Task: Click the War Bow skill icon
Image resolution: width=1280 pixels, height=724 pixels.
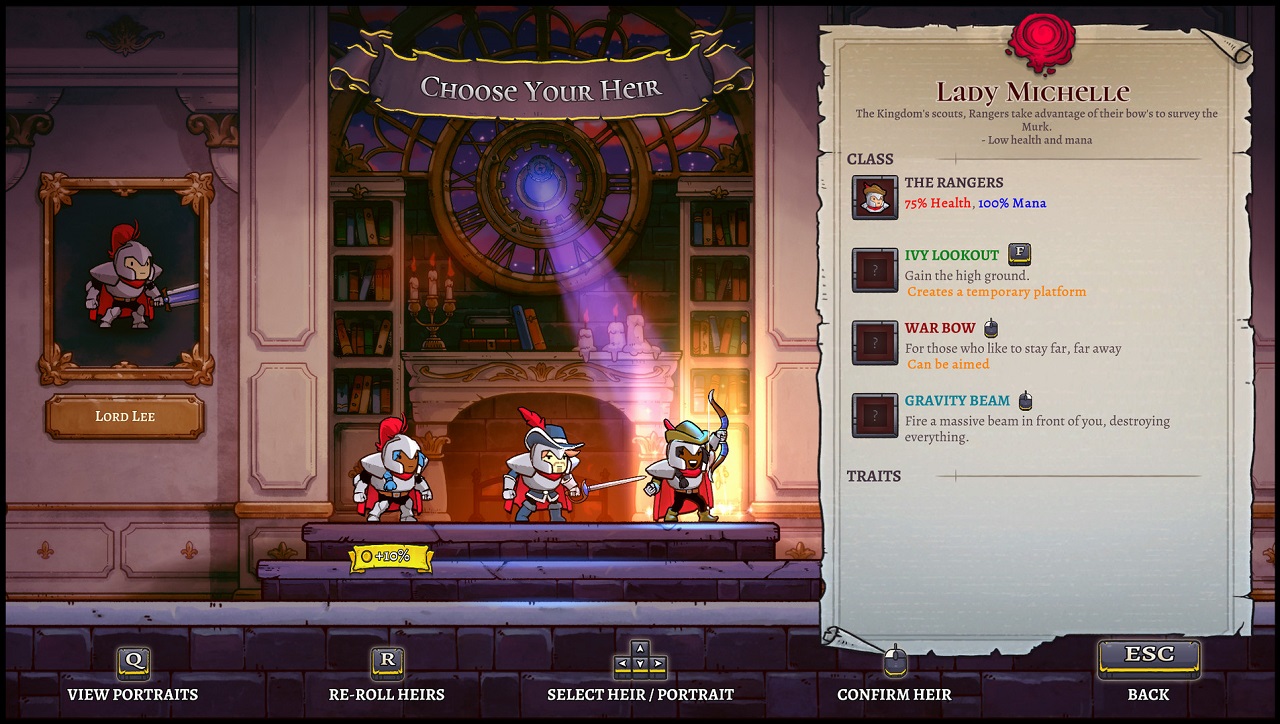Action: tap(874, 343)
